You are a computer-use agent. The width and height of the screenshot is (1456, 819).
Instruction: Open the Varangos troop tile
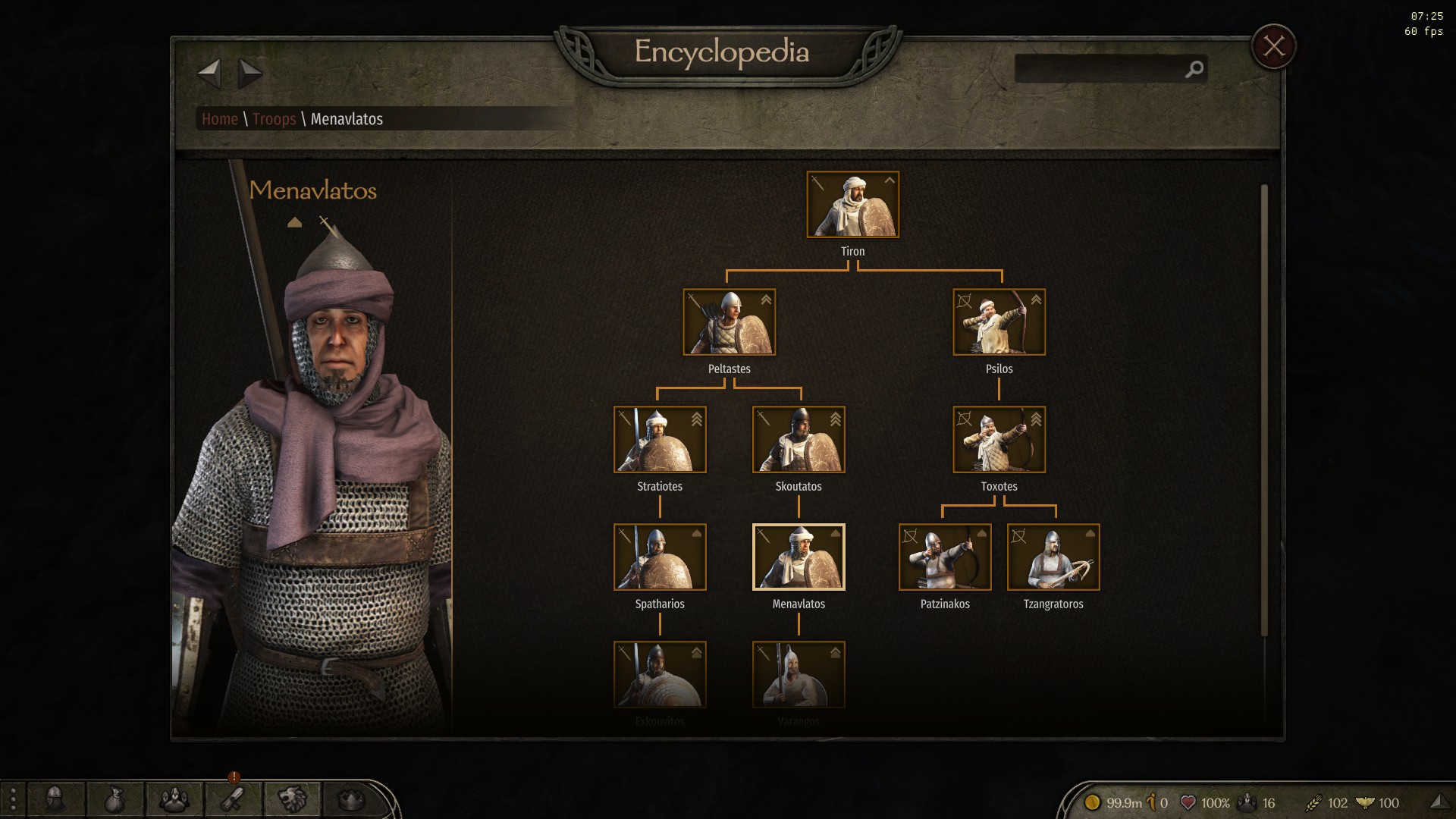click(799, 675)
